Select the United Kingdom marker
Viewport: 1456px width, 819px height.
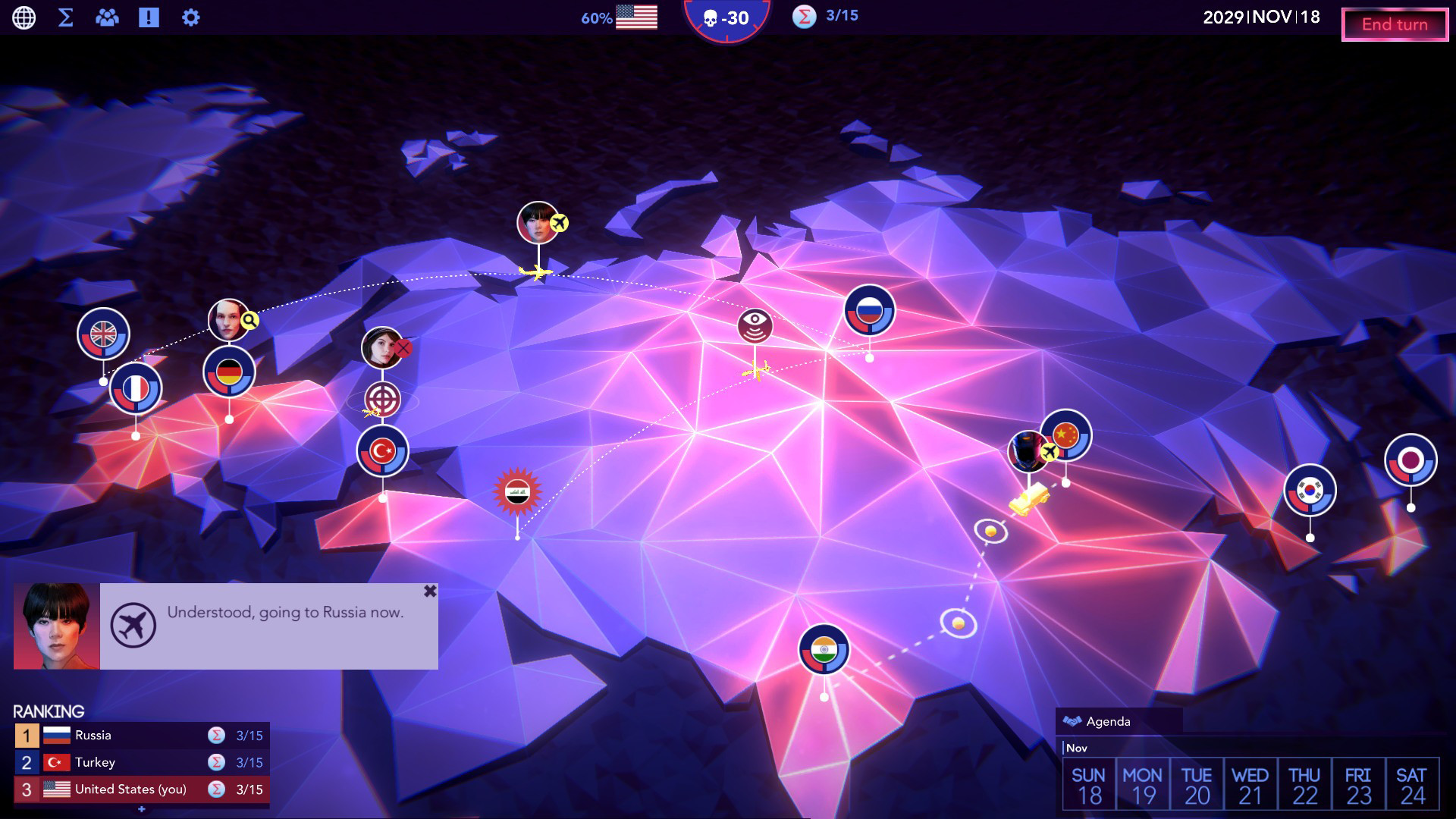103,334
